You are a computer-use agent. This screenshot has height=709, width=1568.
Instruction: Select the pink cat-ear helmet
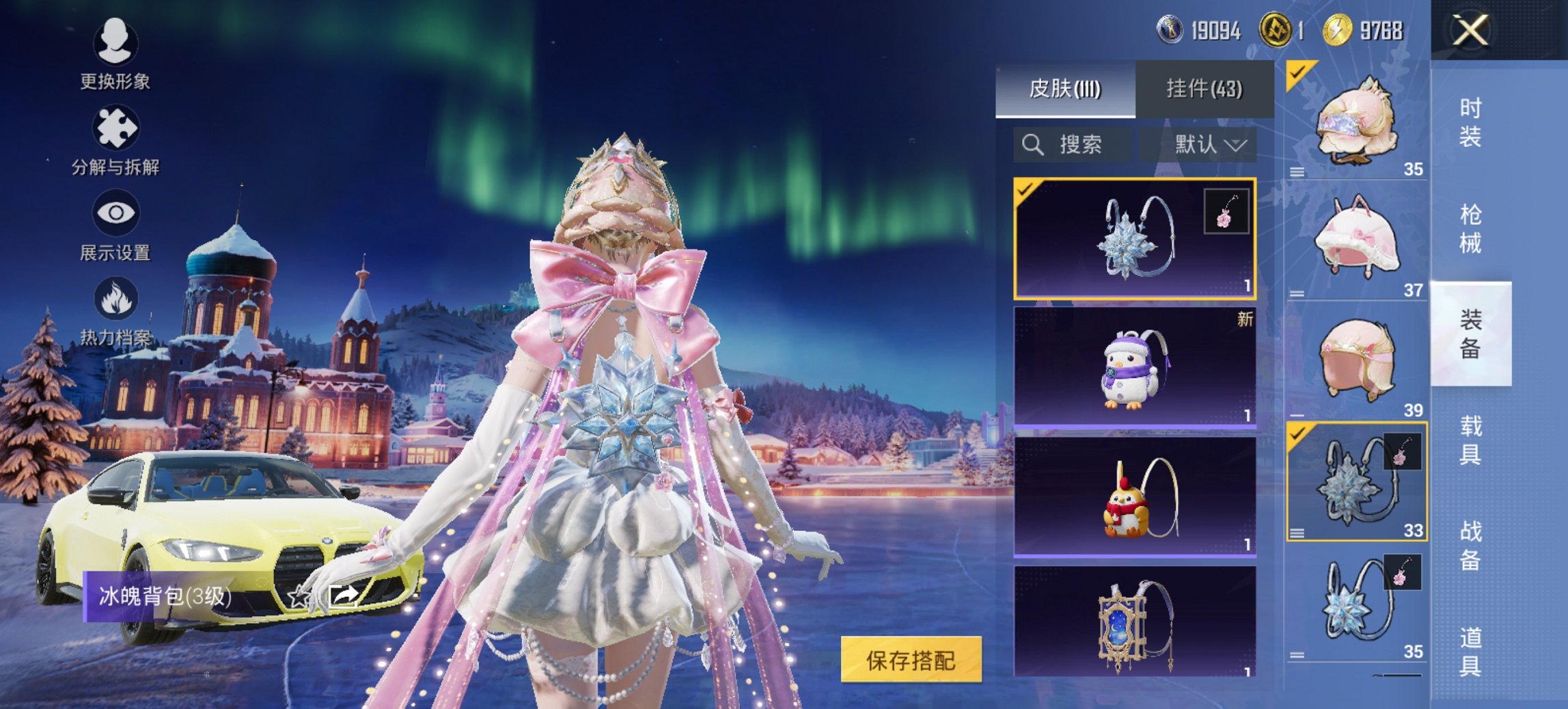(1357, 239)
